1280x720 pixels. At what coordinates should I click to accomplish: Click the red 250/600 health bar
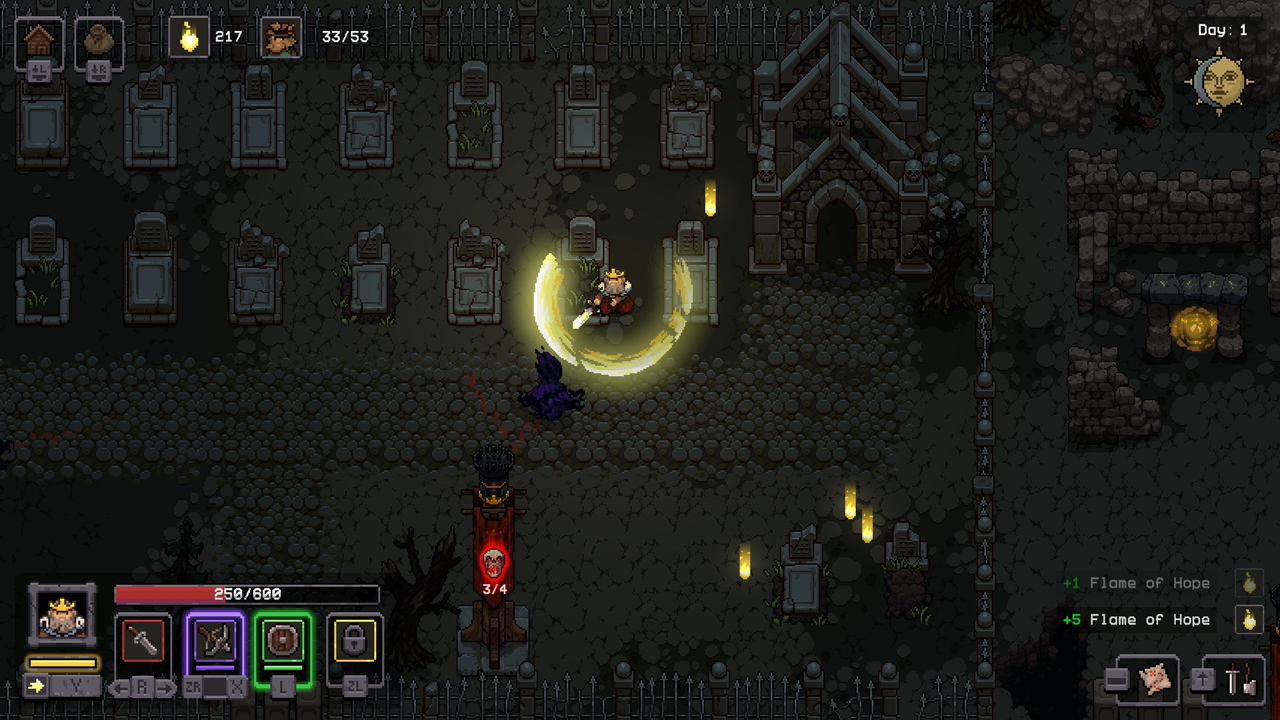coord(245,593)
